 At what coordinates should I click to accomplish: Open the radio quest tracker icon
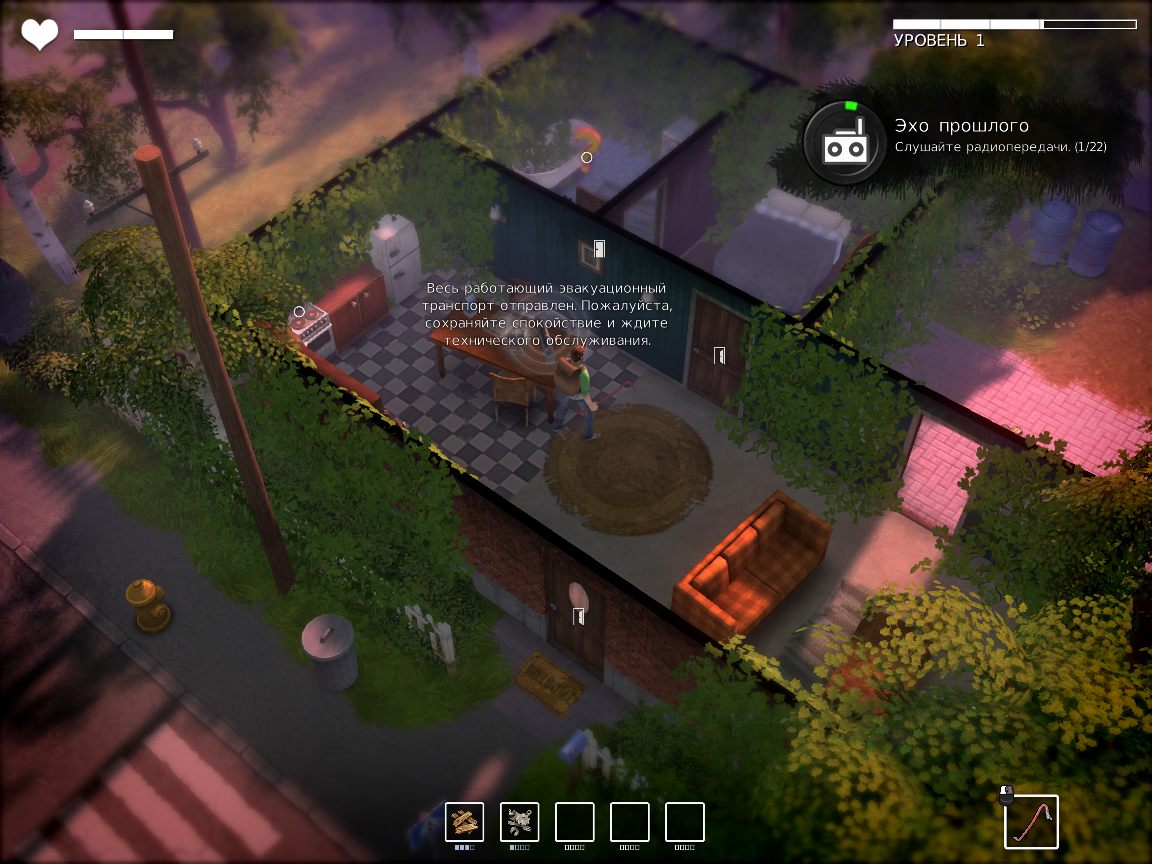click(844, 143)
